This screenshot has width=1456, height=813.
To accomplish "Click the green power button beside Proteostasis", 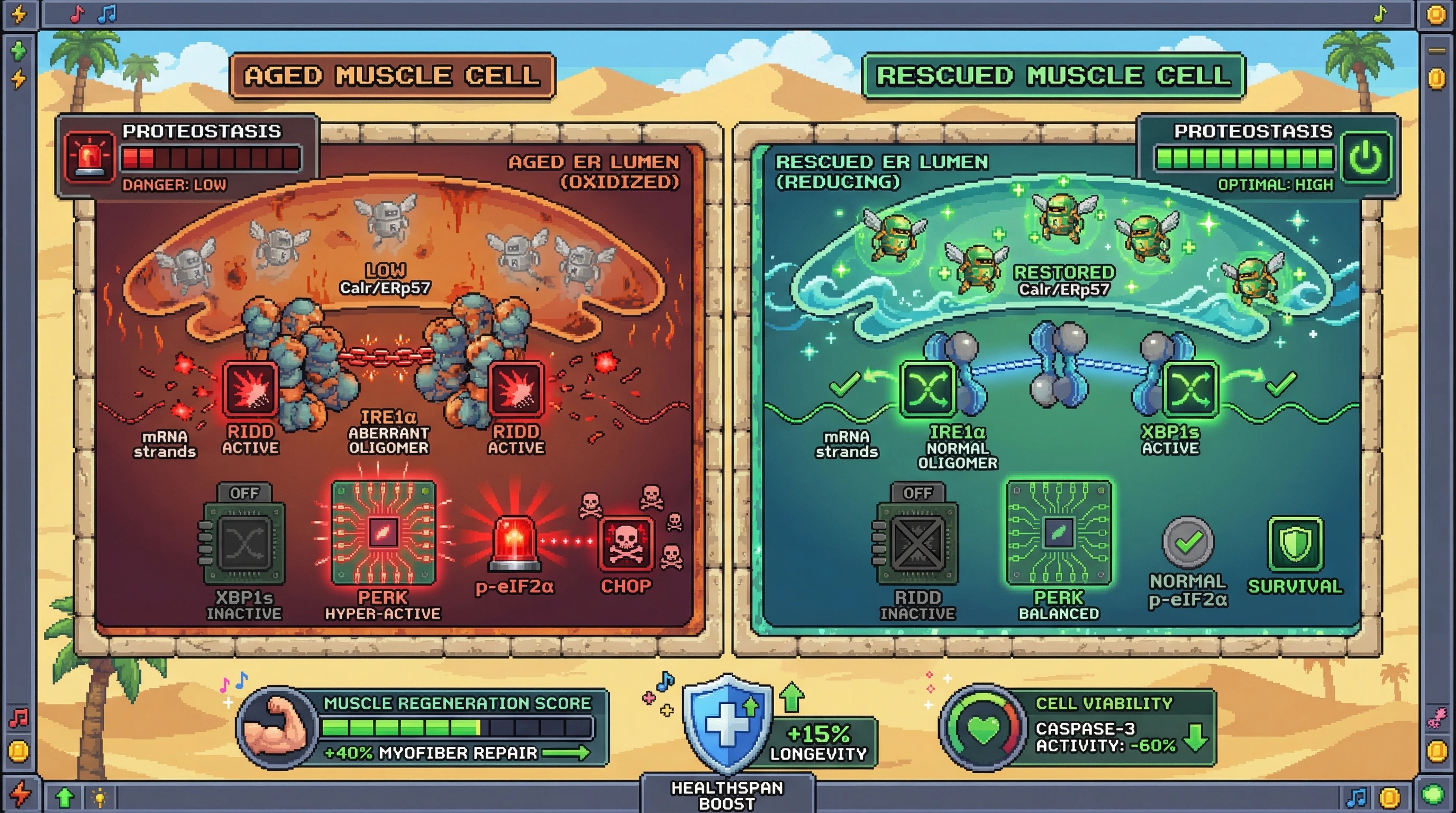I will (1366, 158).
